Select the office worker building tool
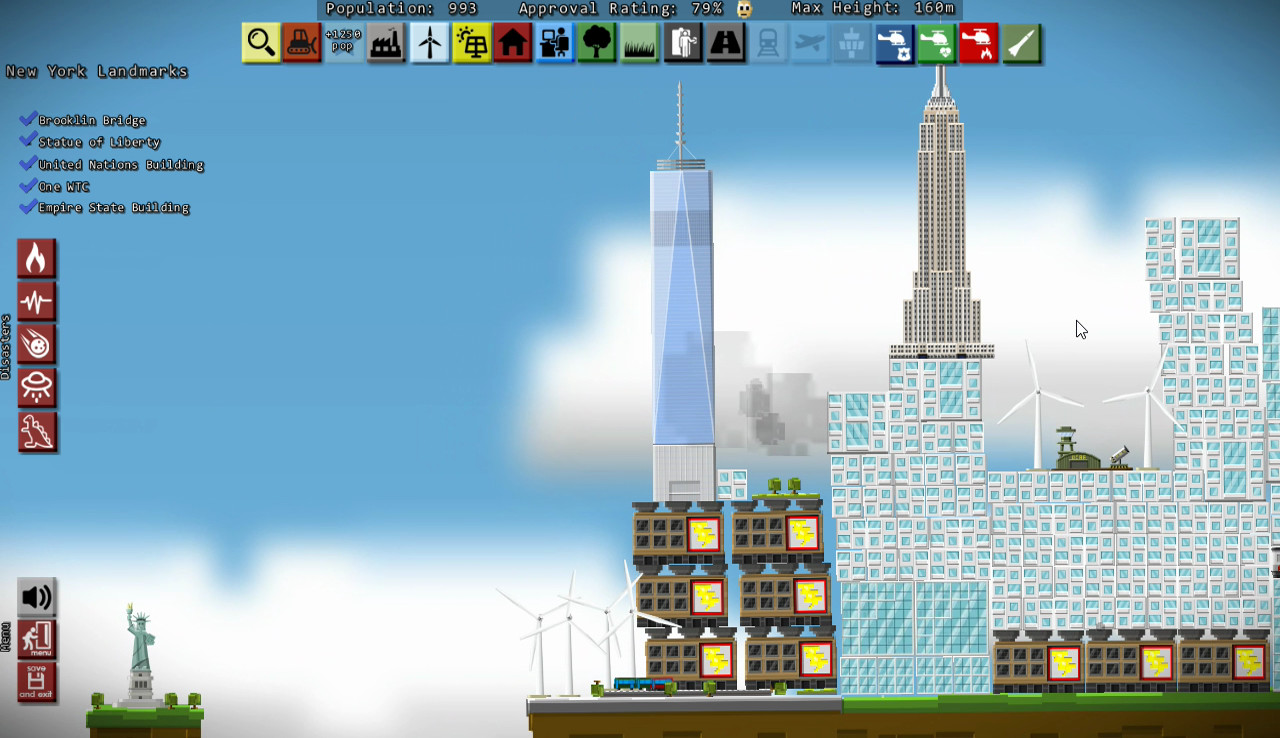This screenshot has height=738, width=1280. (554, 43)
